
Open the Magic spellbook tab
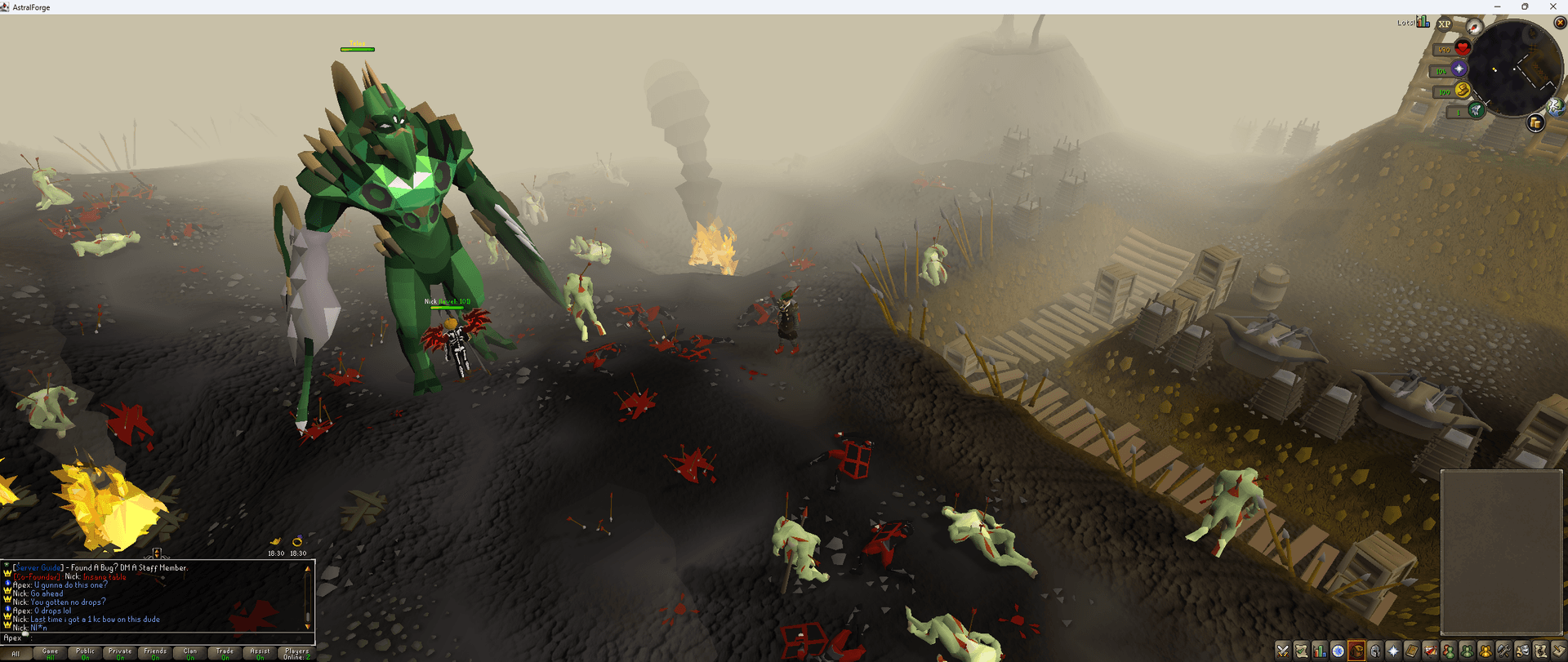point(1410,650)
